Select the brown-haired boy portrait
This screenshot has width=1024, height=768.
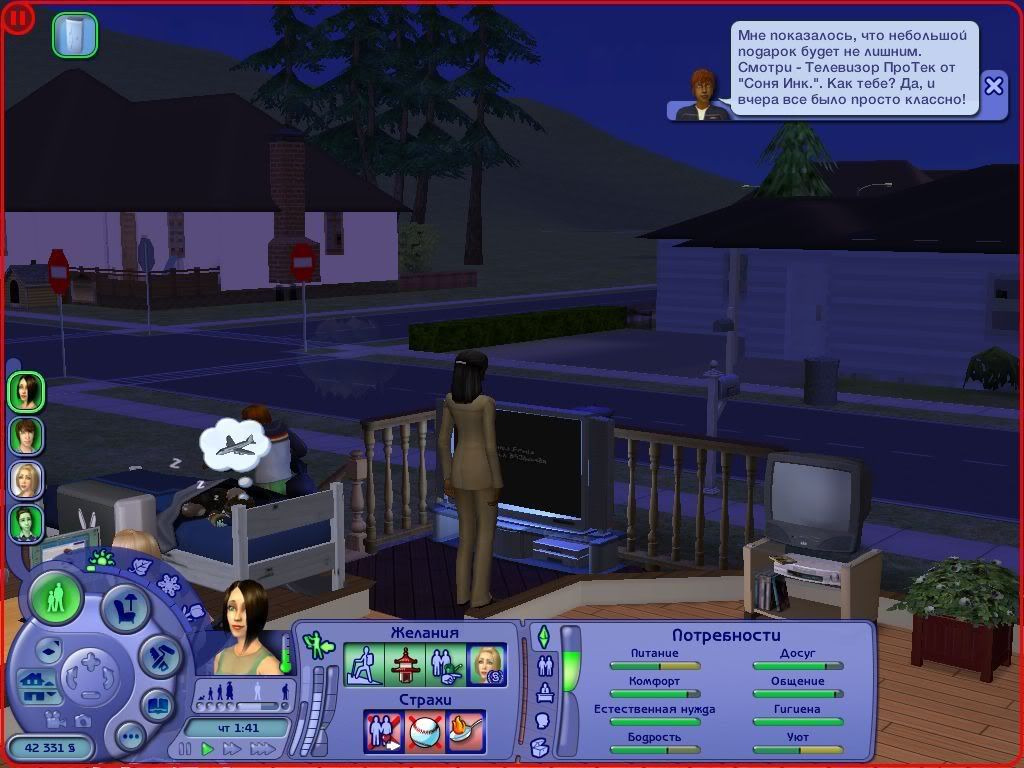[26, 435]
